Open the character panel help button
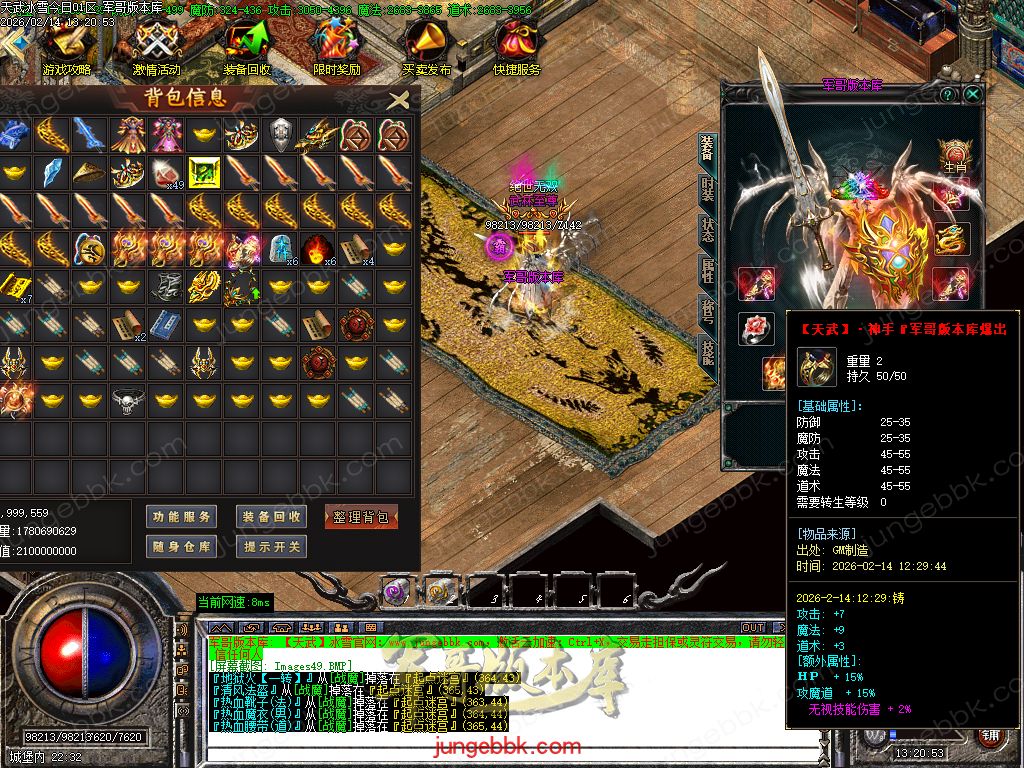1024x768 pixels. 948,94
